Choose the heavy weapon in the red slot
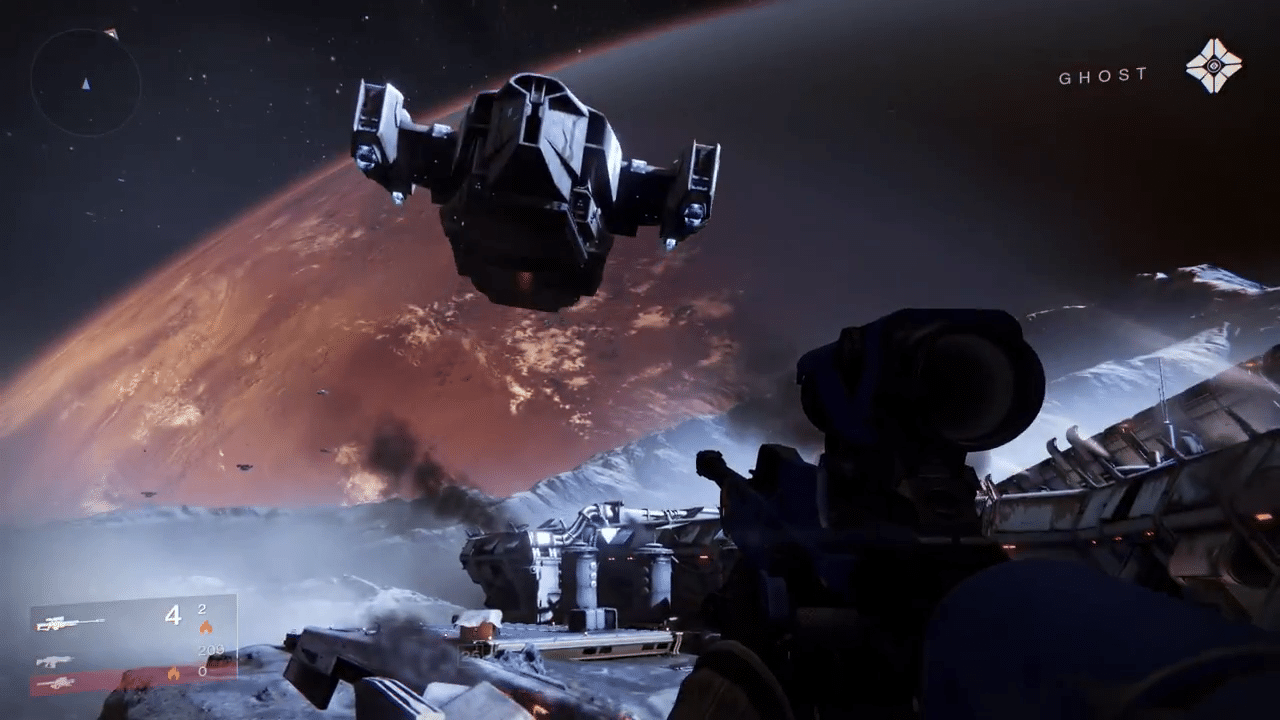This screenshot has width=1280, height=720. 56,683
